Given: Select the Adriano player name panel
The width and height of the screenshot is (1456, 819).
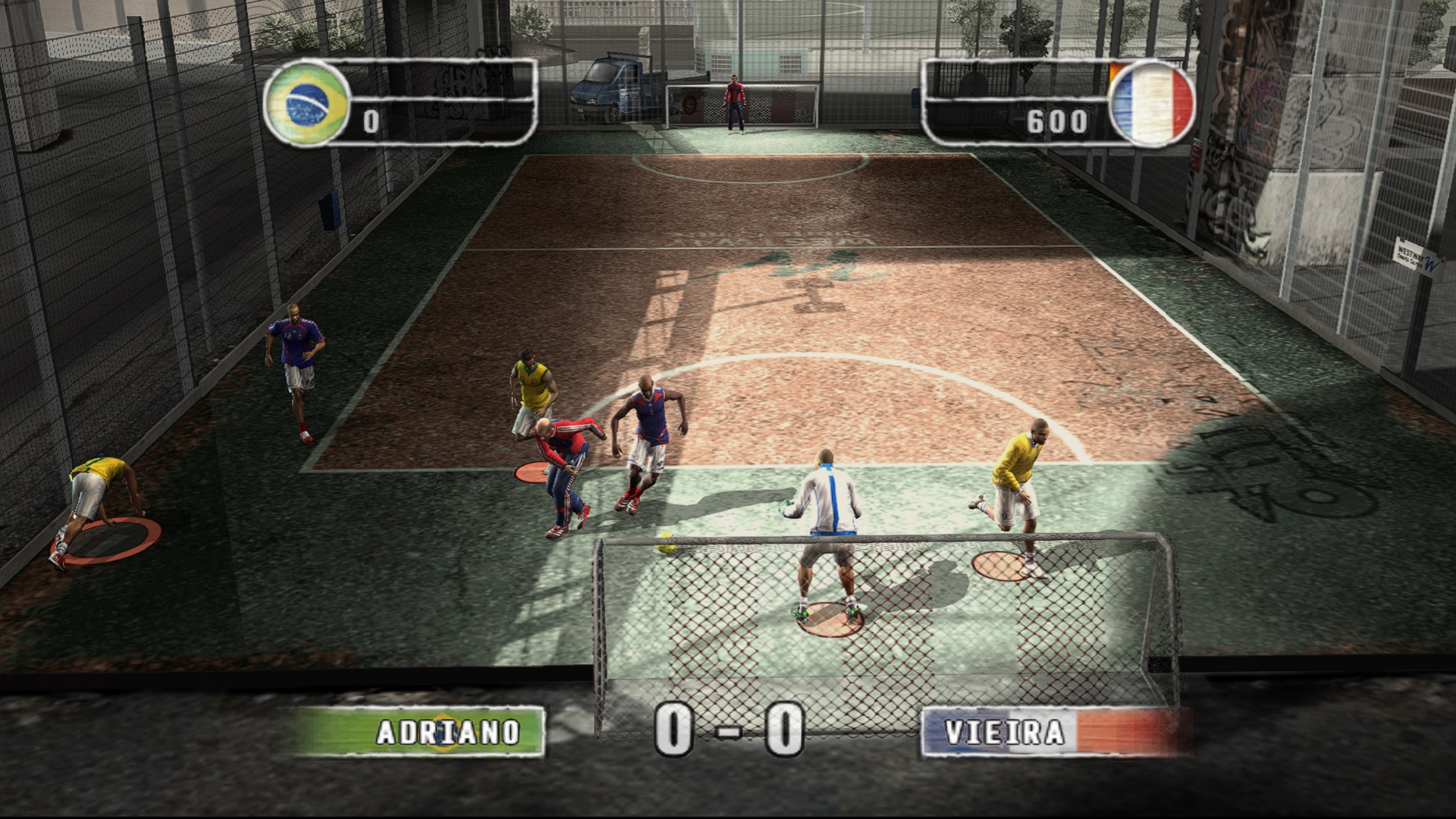Looking at the screenshot, I should [x=419, y=732].
